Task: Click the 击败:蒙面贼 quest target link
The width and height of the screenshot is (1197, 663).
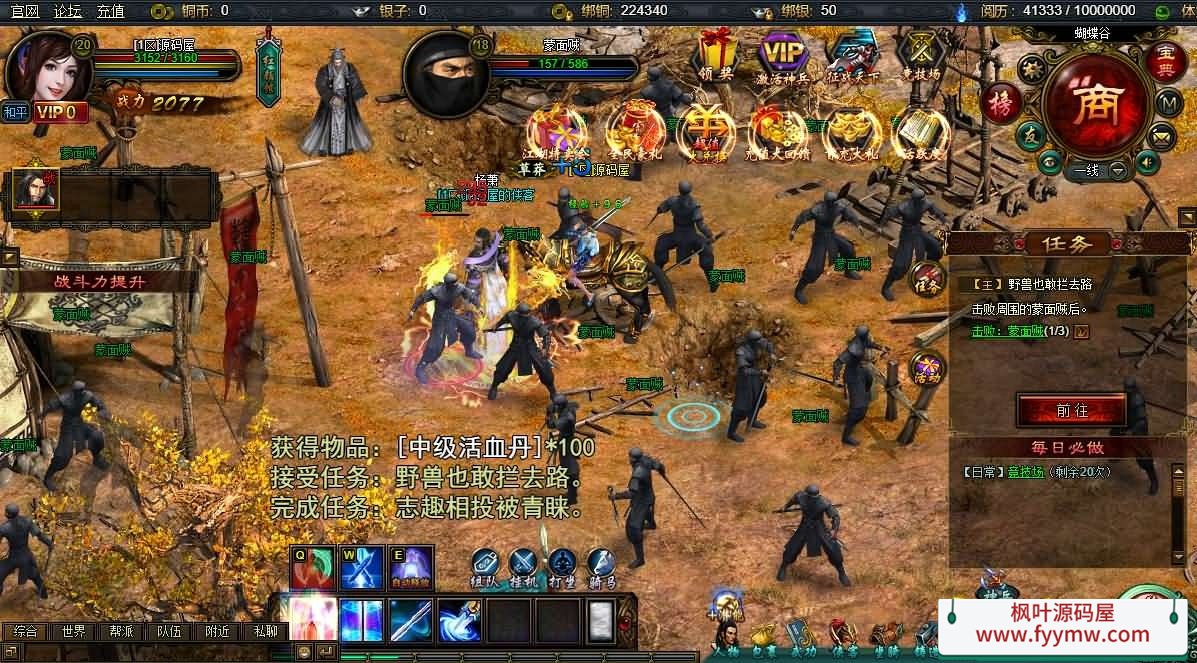Action: [x=1007, y=331]
